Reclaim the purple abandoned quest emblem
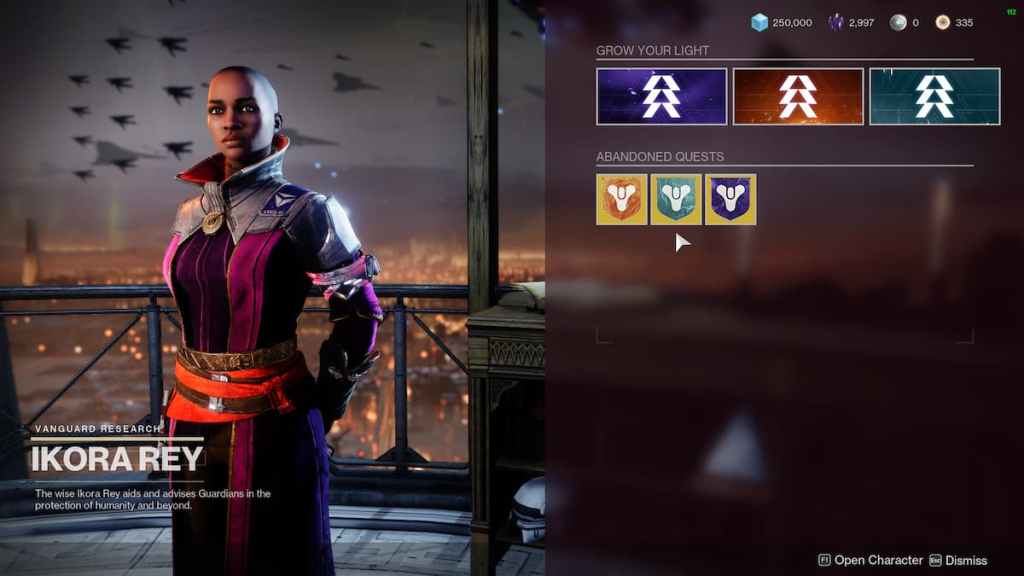Image resolution: width=1024 pixels, height=576 pixels. pyautogui.click(x=730, y=199)
